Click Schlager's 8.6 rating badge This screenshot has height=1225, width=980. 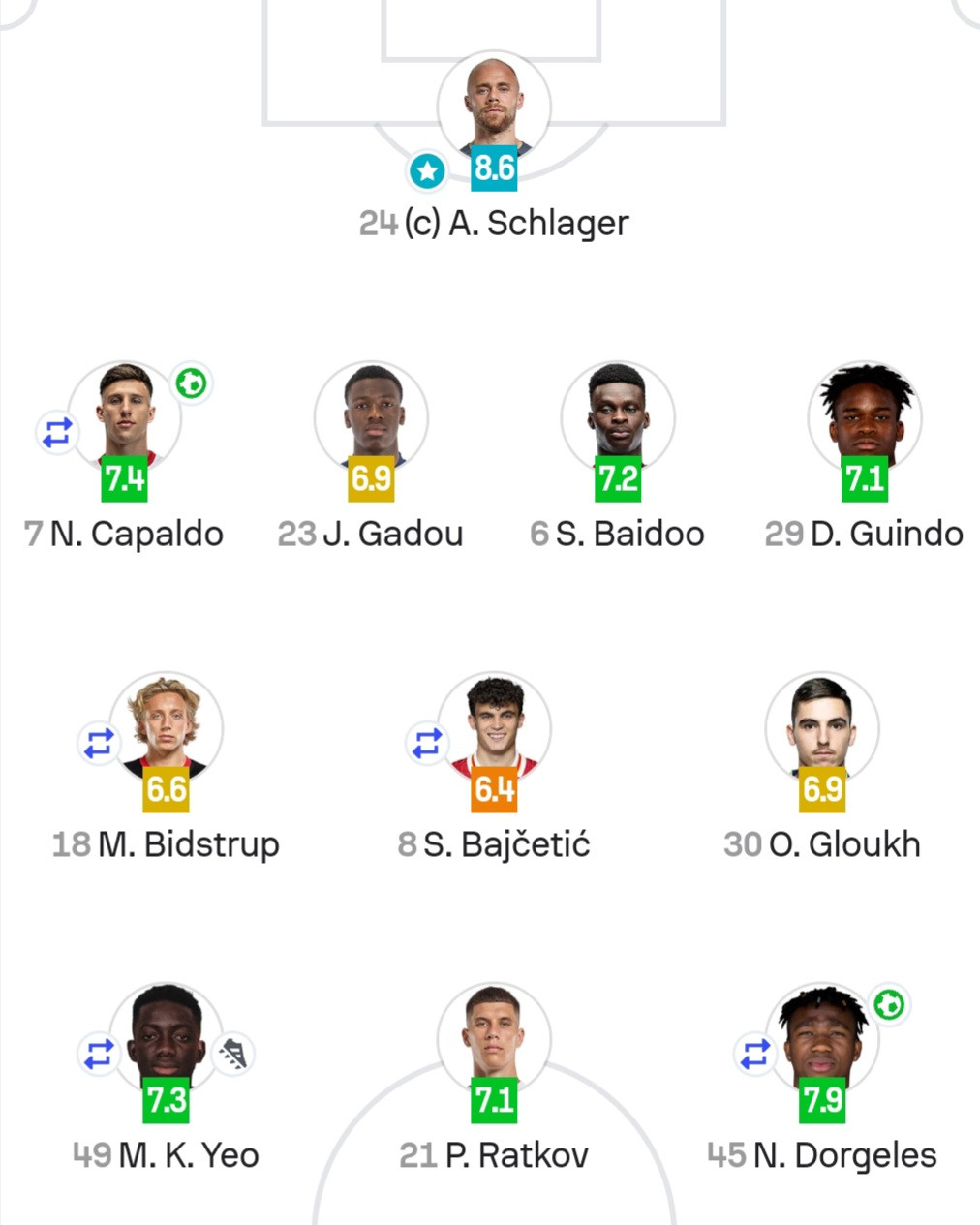tap(494, 168)
